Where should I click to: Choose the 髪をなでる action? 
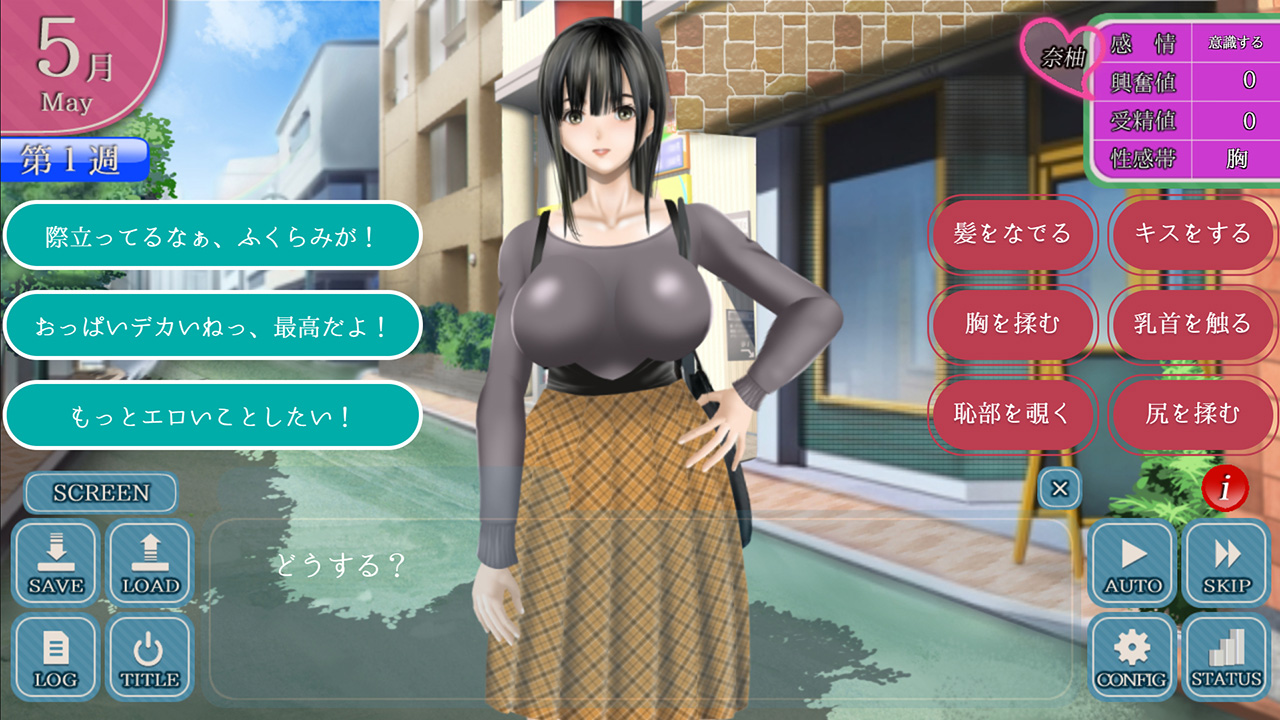[1012, 234]
